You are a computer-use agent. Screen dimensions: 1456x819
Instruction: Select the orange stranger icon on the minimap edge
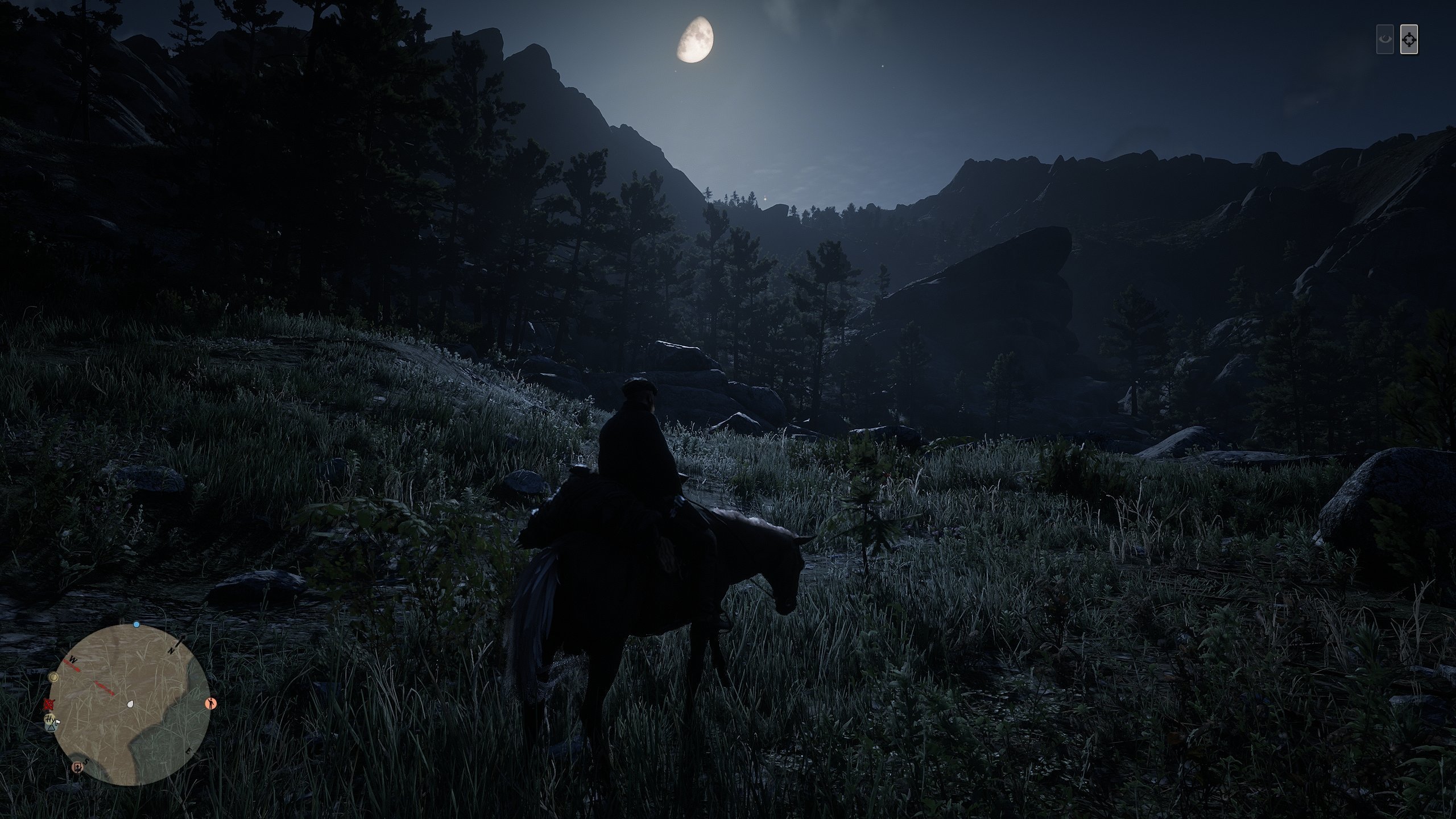pos(211,704)
